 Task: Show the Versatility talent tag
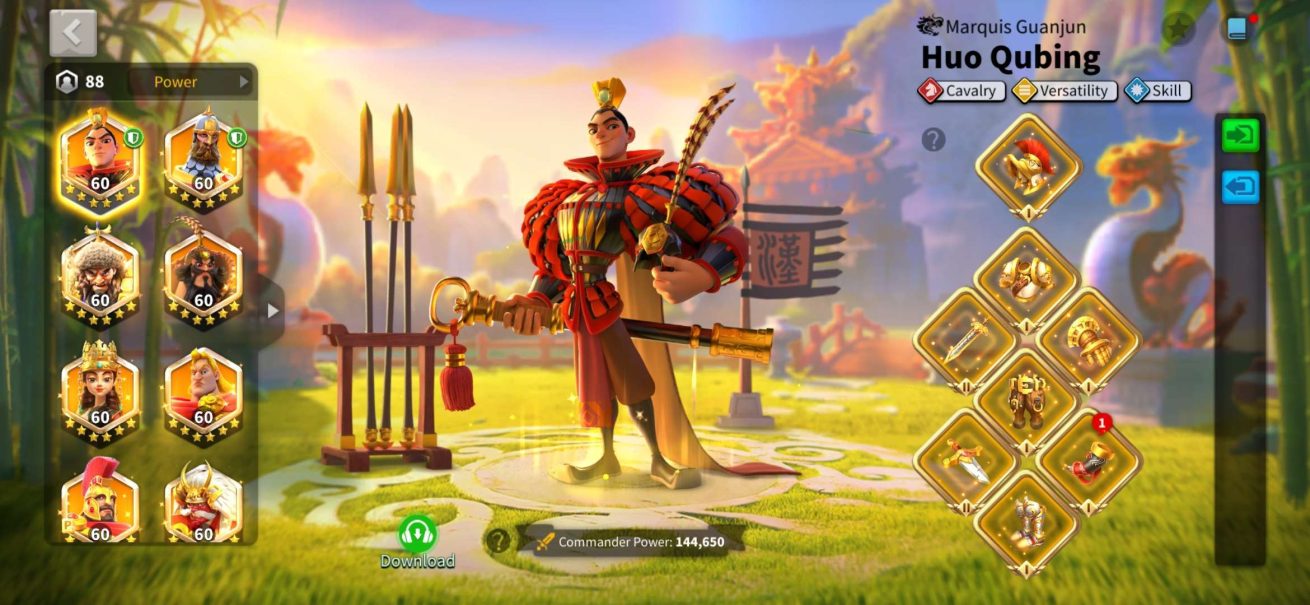coord(1063,91)
